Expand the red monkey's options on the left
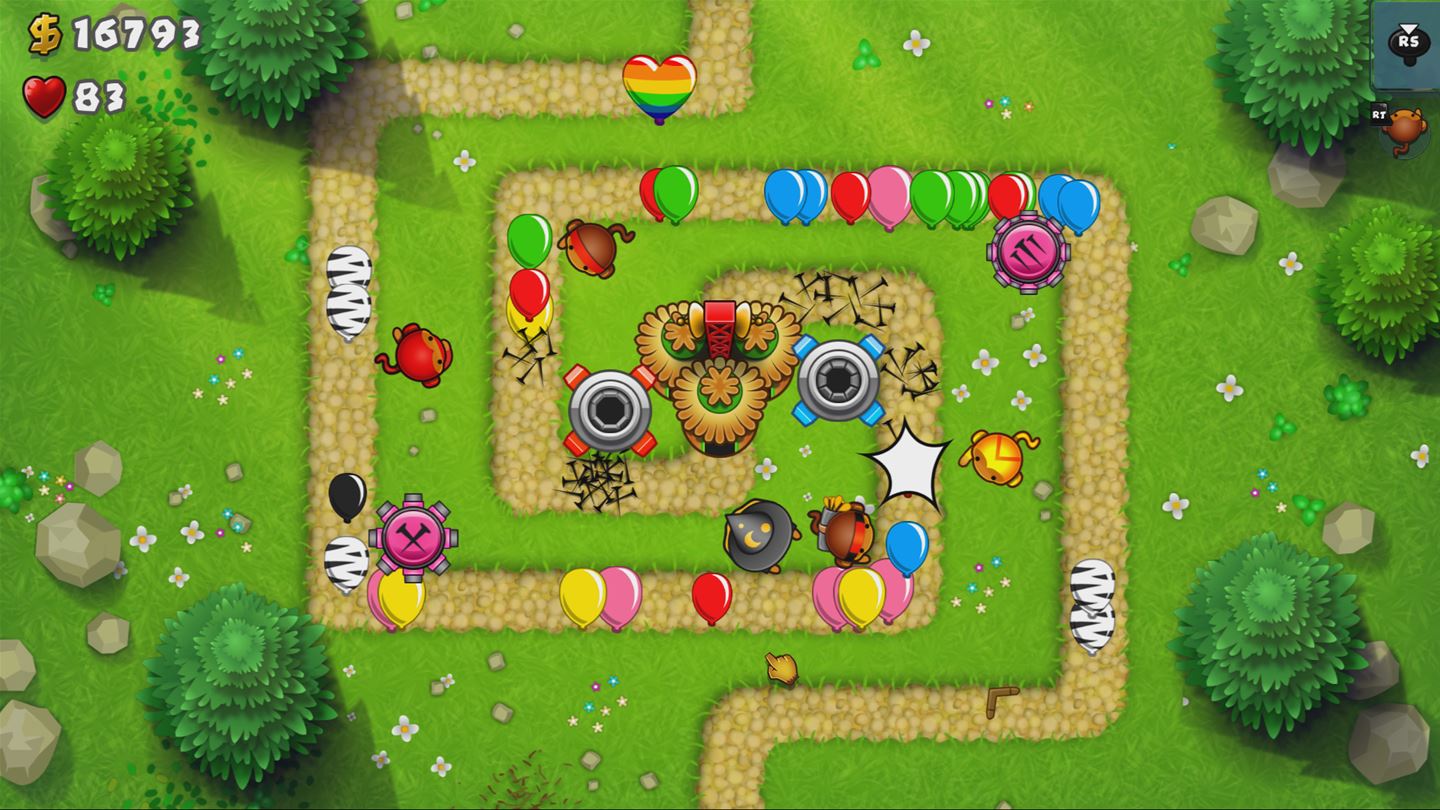Screen dimensions: 1440x810 click(x=418, y=355)
